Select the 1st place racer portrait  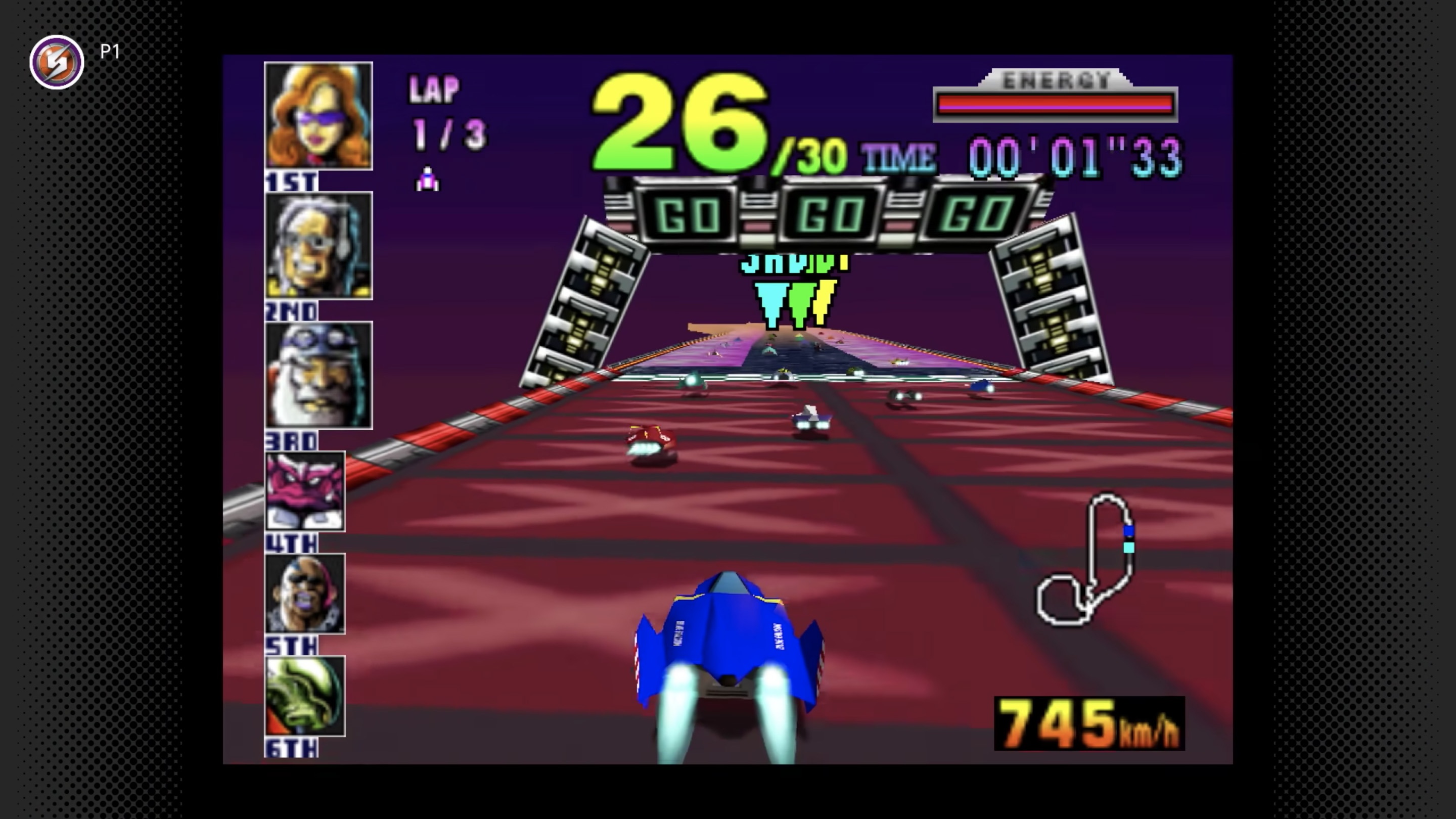[x=318, y=116]
